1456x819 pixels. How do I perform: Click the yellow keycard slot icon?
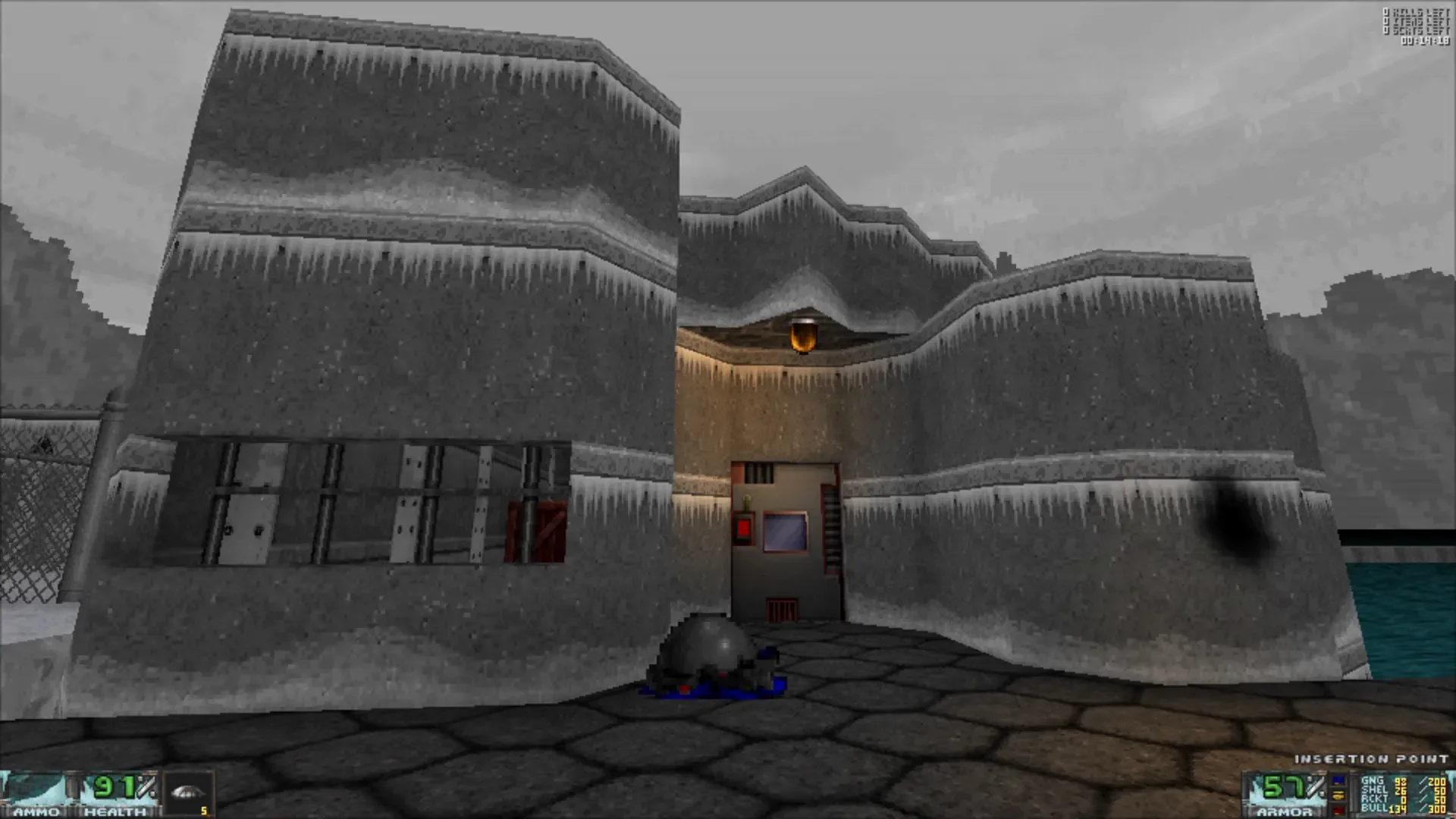pos(1337,794)
